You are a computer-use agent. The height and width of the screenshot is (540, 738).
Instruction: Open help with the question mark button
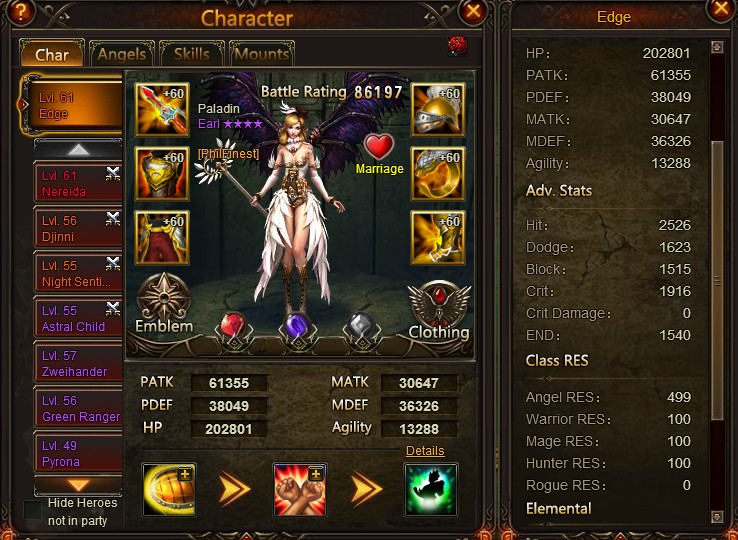(x=18, y=12)
